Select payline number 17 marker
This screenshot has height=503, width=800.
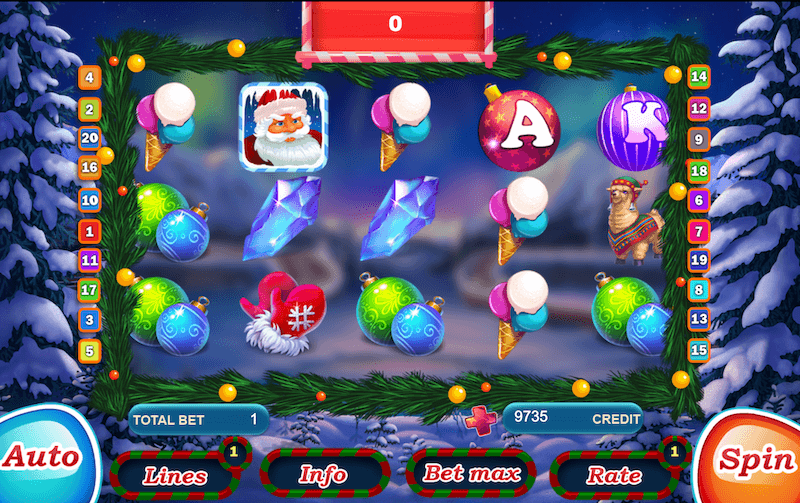90,291
